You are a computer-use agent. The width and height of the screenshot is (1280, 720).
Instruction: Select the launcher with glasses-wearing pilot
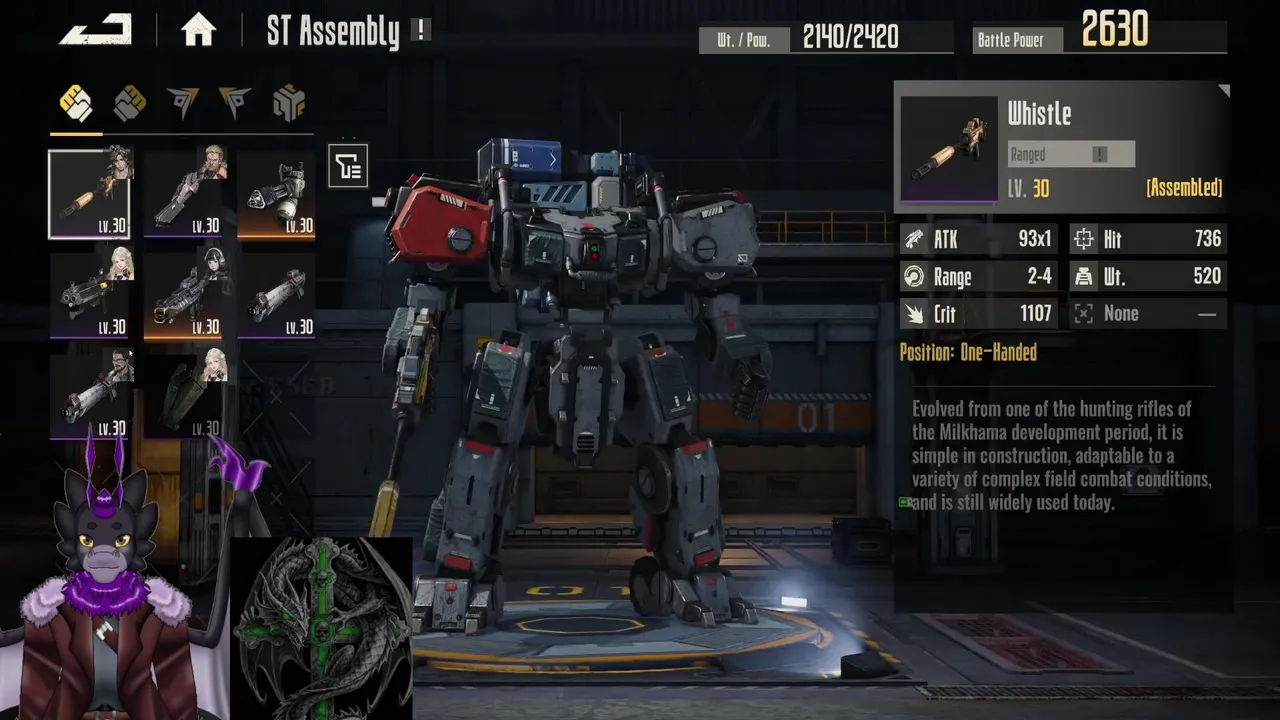click(x=90, y=396)
